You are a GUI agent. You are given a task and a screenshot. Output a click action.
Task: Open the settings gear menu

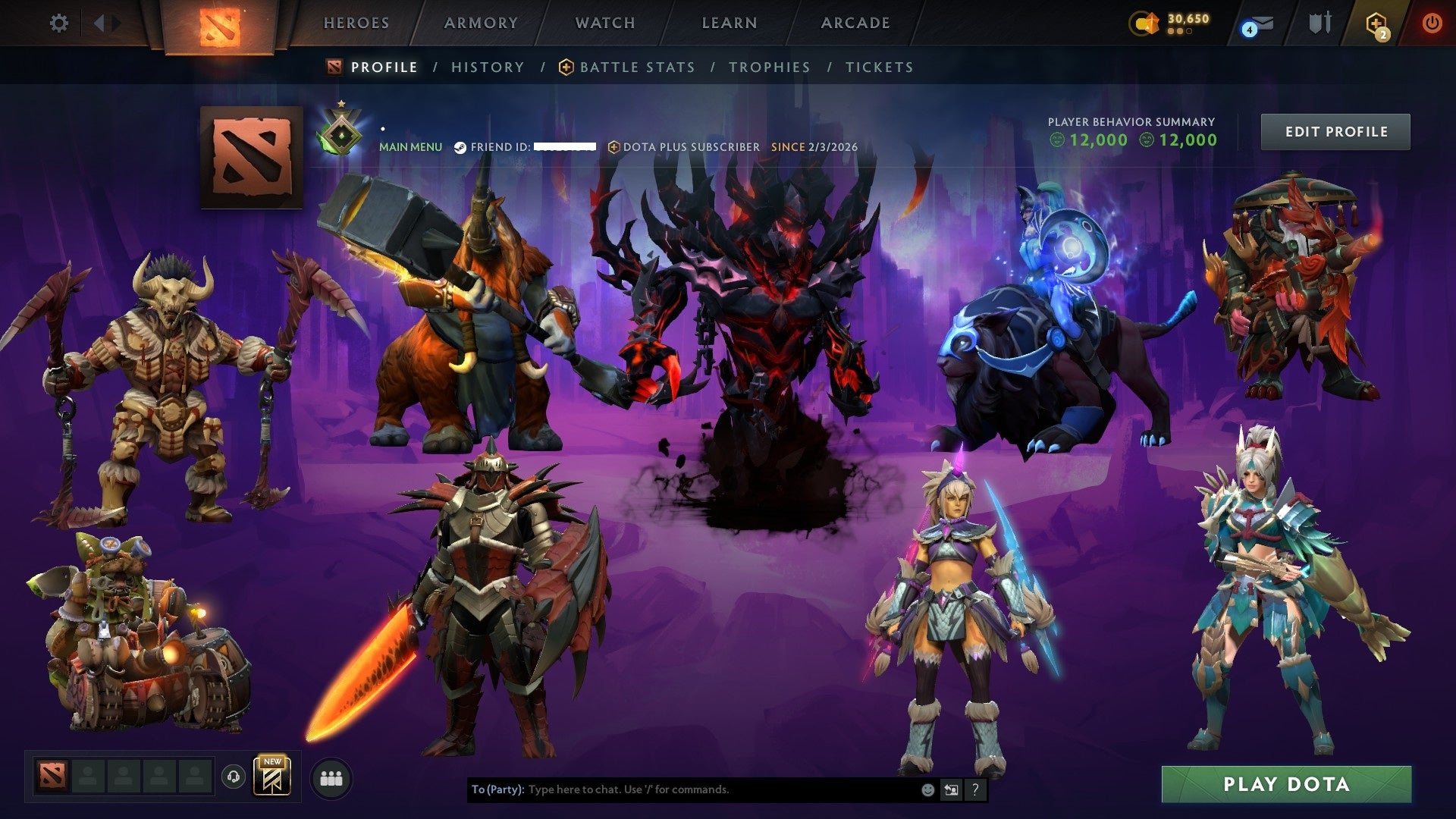(58, 23)
